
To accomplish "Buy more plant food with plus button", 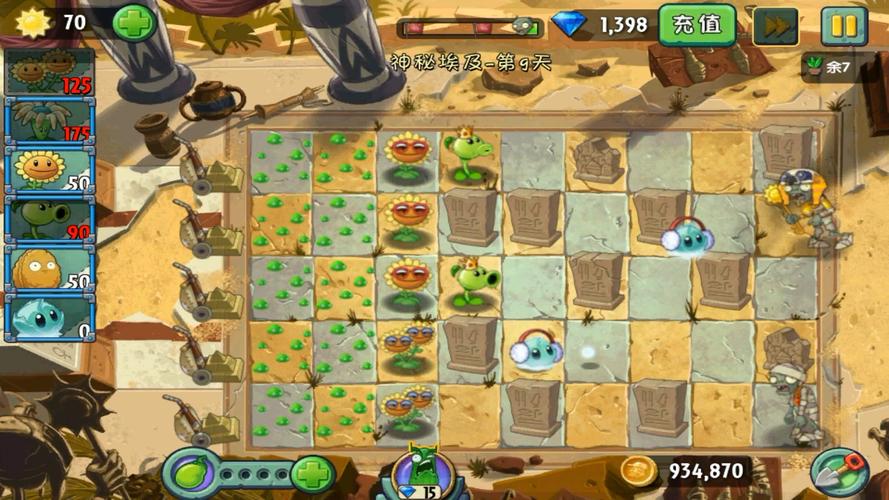I will 312,473.
